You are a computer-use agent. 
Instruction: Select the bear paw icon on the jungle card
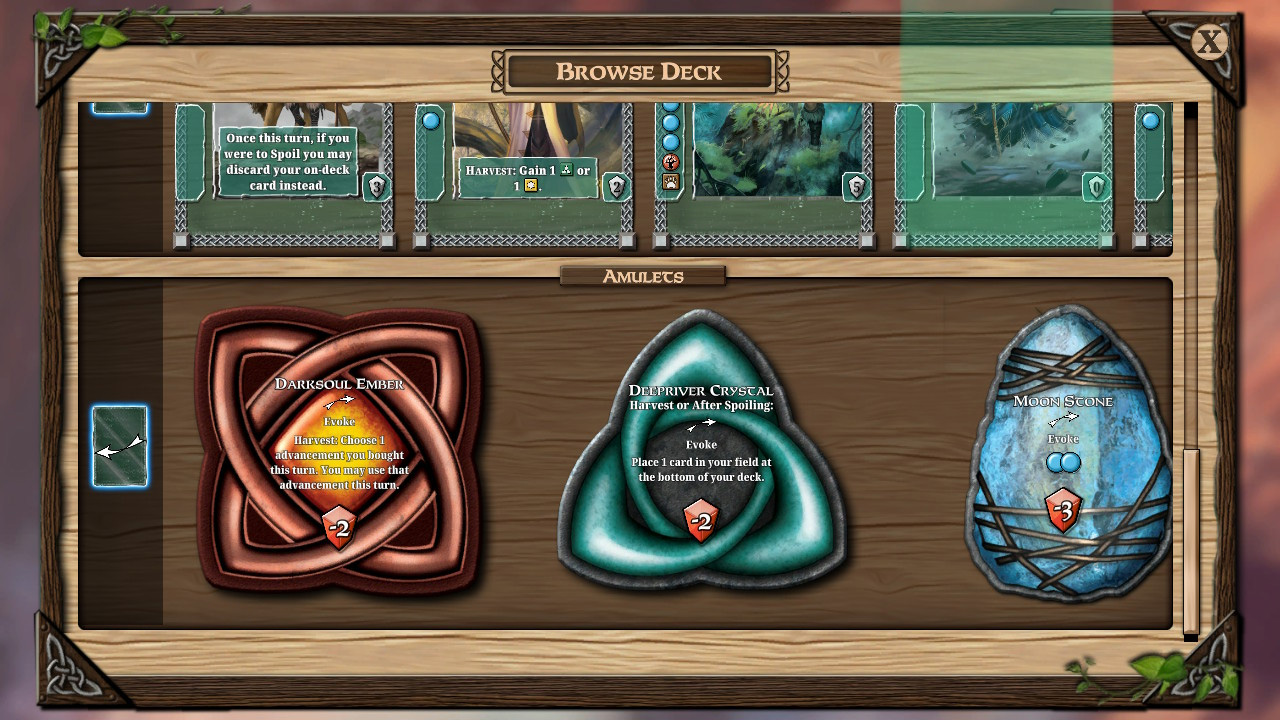pyautogui.click(x=671, y=180)
